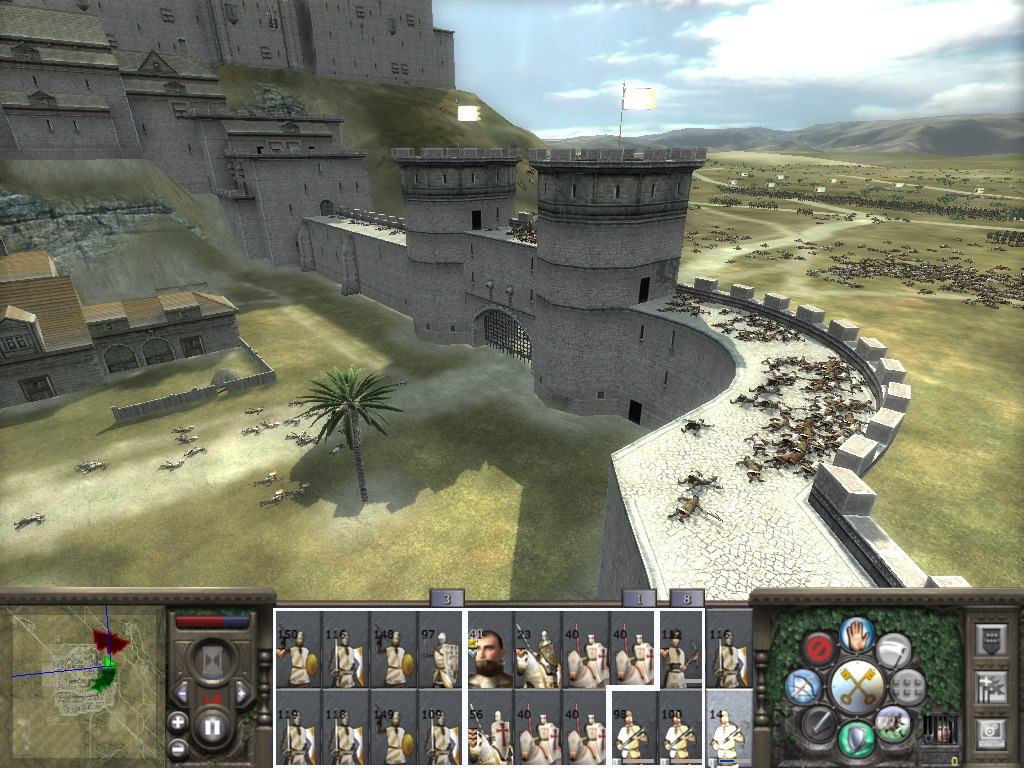Click the crossed keys faction emblem button
This screenshot has height=768, width=1024.
pos(856,686)
